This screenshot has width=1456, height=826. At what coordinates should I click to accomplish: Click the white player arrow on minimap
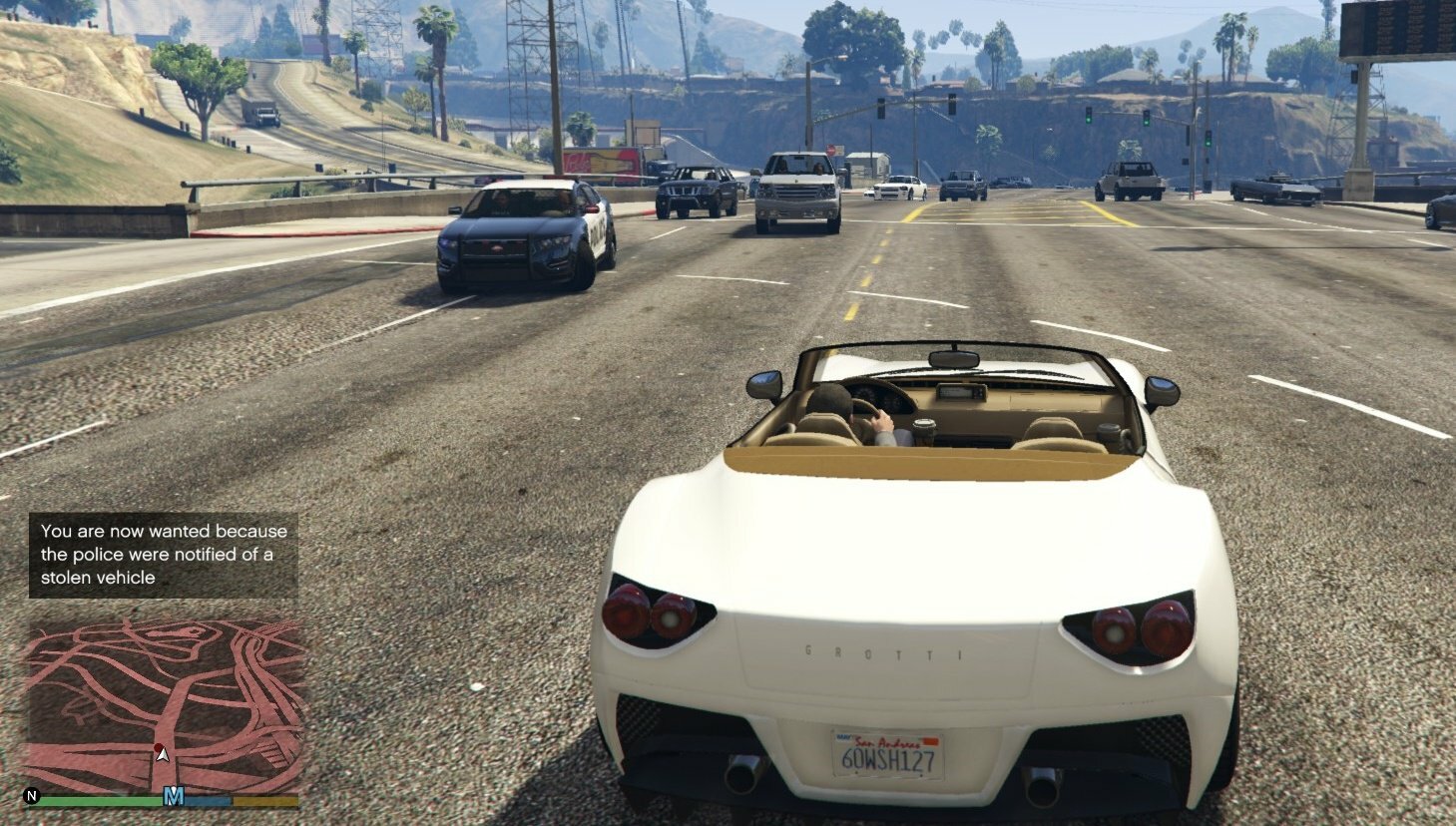(x=162, y=753)
